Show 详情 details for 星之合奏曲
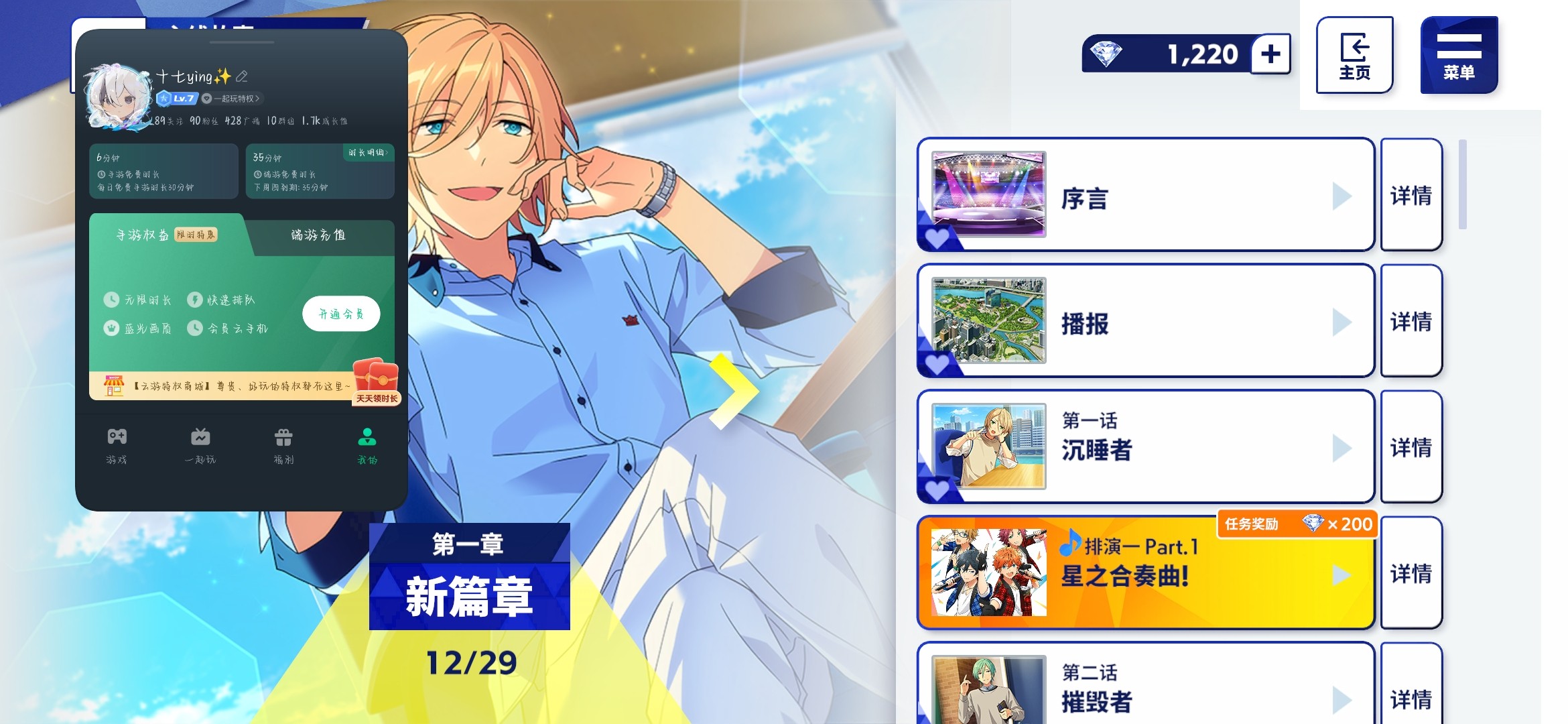Viewport: 1568px width, 724px height. 1411,574
